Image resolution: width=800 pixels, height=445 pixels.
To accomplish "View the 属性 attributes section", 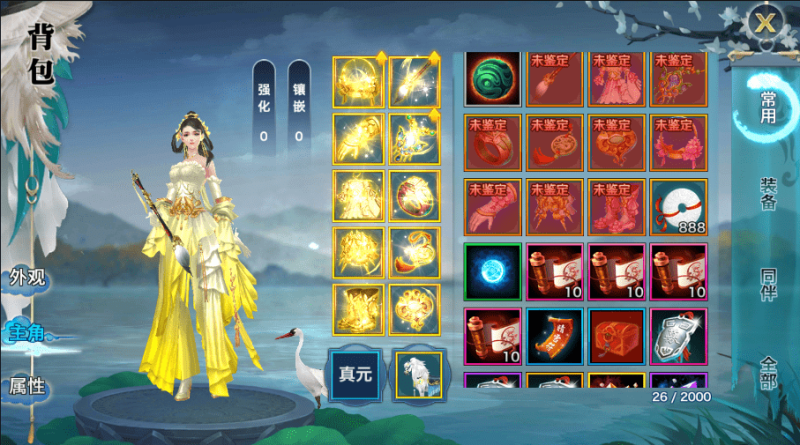I will point(27,386).
